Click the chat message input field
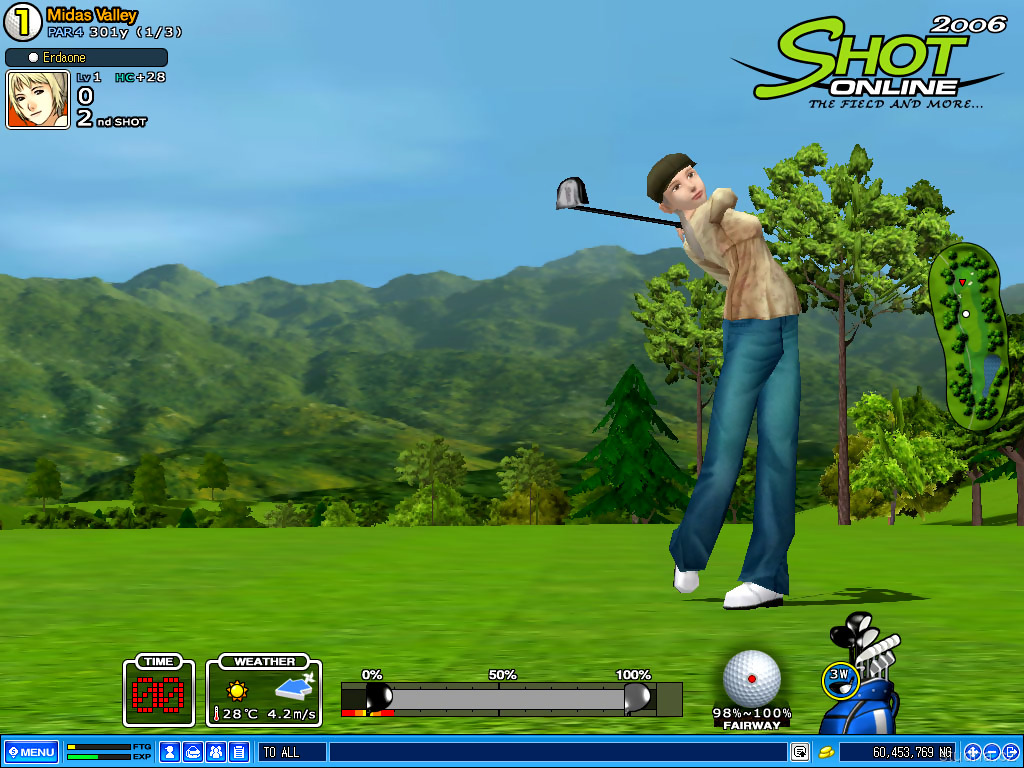Image resolution: width=1024 pixels, height=768 pixels. point(555,752)
